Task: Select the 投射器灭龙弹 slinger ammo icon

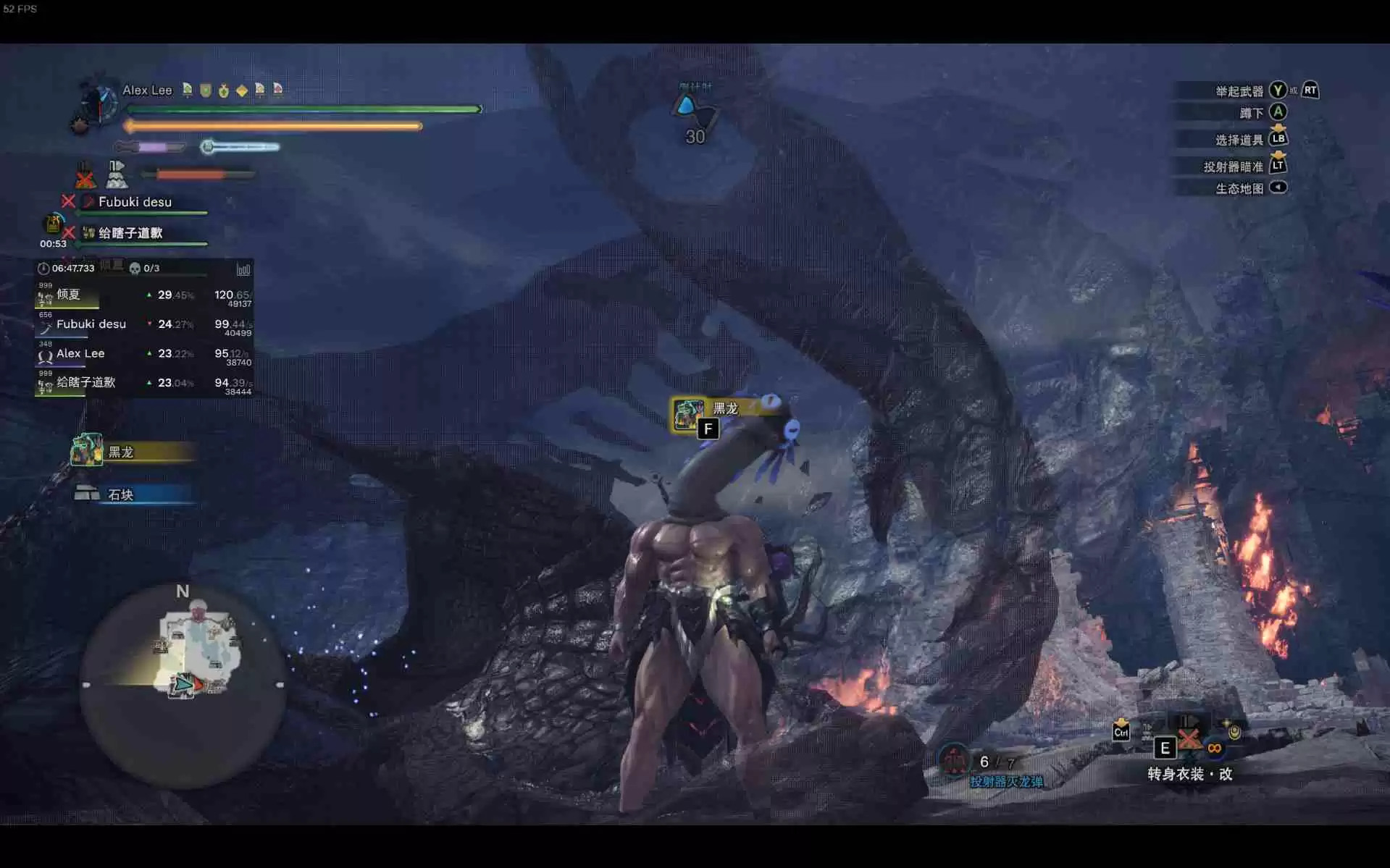Action: 955,760
